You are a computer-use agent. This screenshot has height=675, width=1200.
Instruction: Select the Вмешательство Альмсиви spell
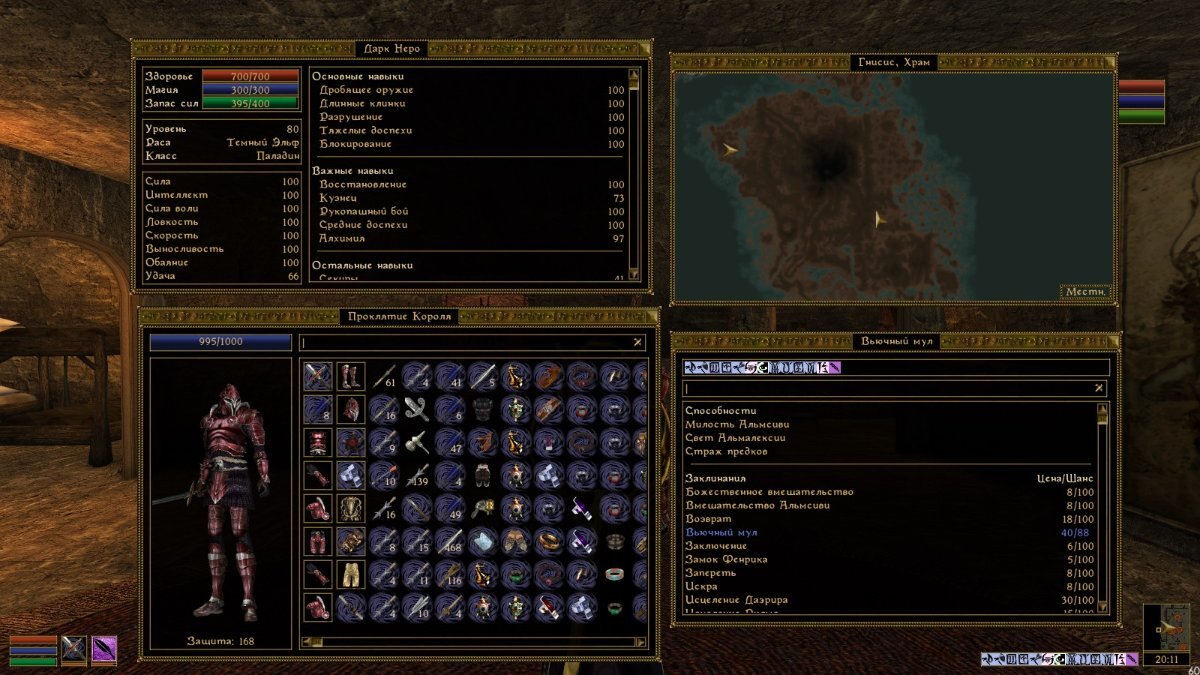click(757, 505)
